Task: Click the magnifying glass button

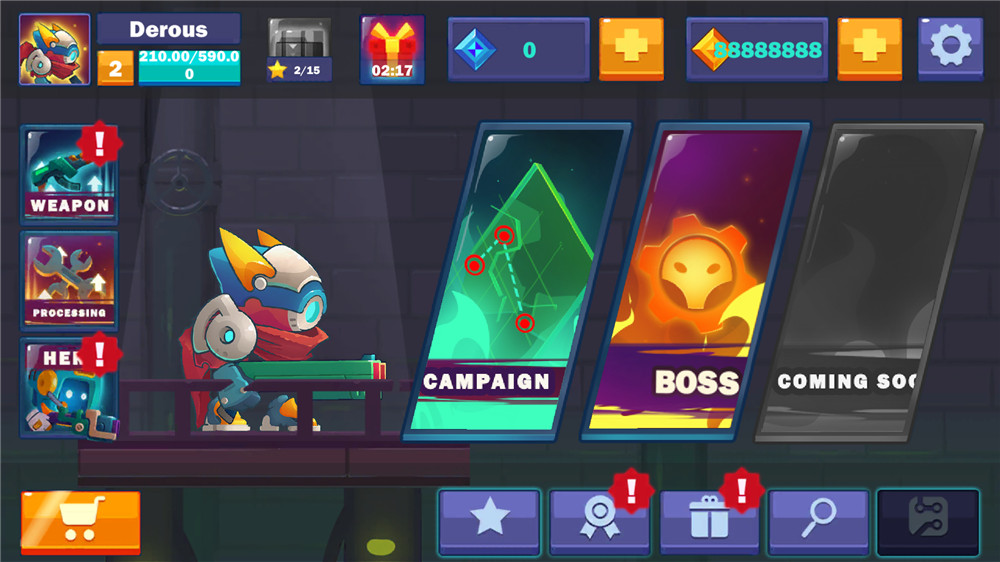Action: (x=819, y=521)
